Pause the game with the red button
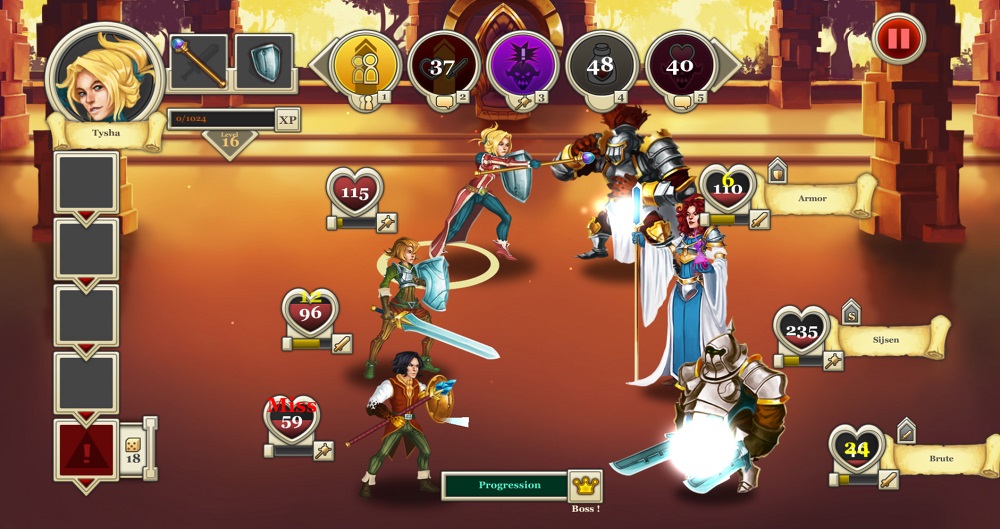The width and height of the screenshot is (1000, 529). coord(898,39)
